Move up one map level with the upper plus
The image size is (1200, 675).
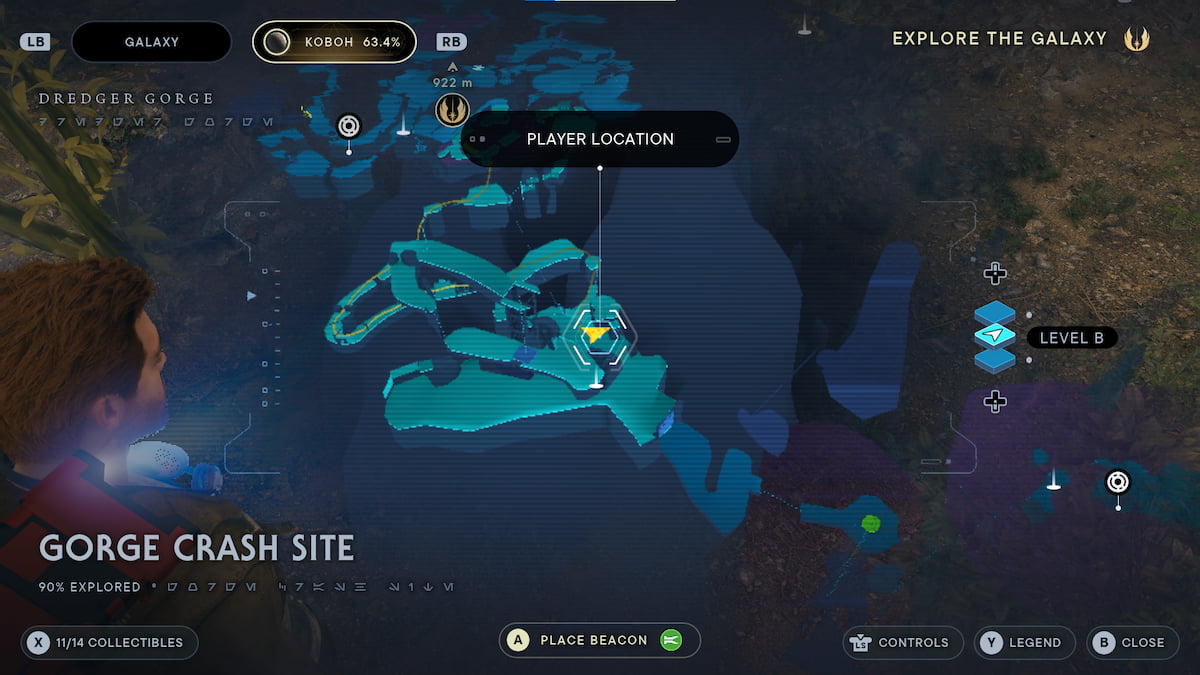(994, 273)
